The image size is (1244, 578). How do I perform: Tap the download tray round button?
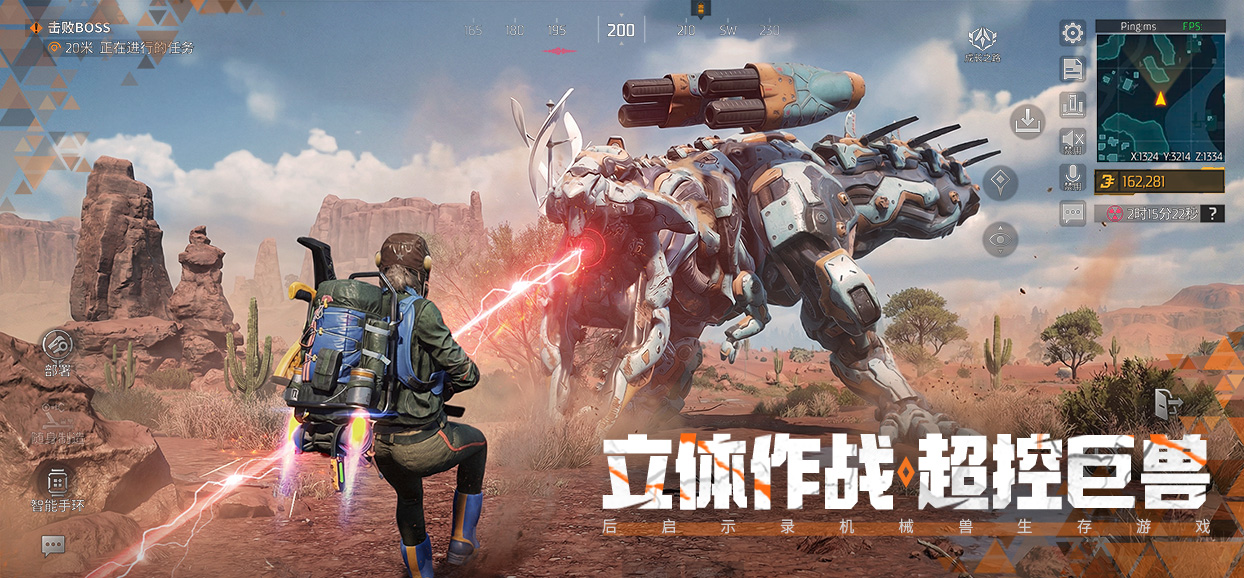[1027, 121]
